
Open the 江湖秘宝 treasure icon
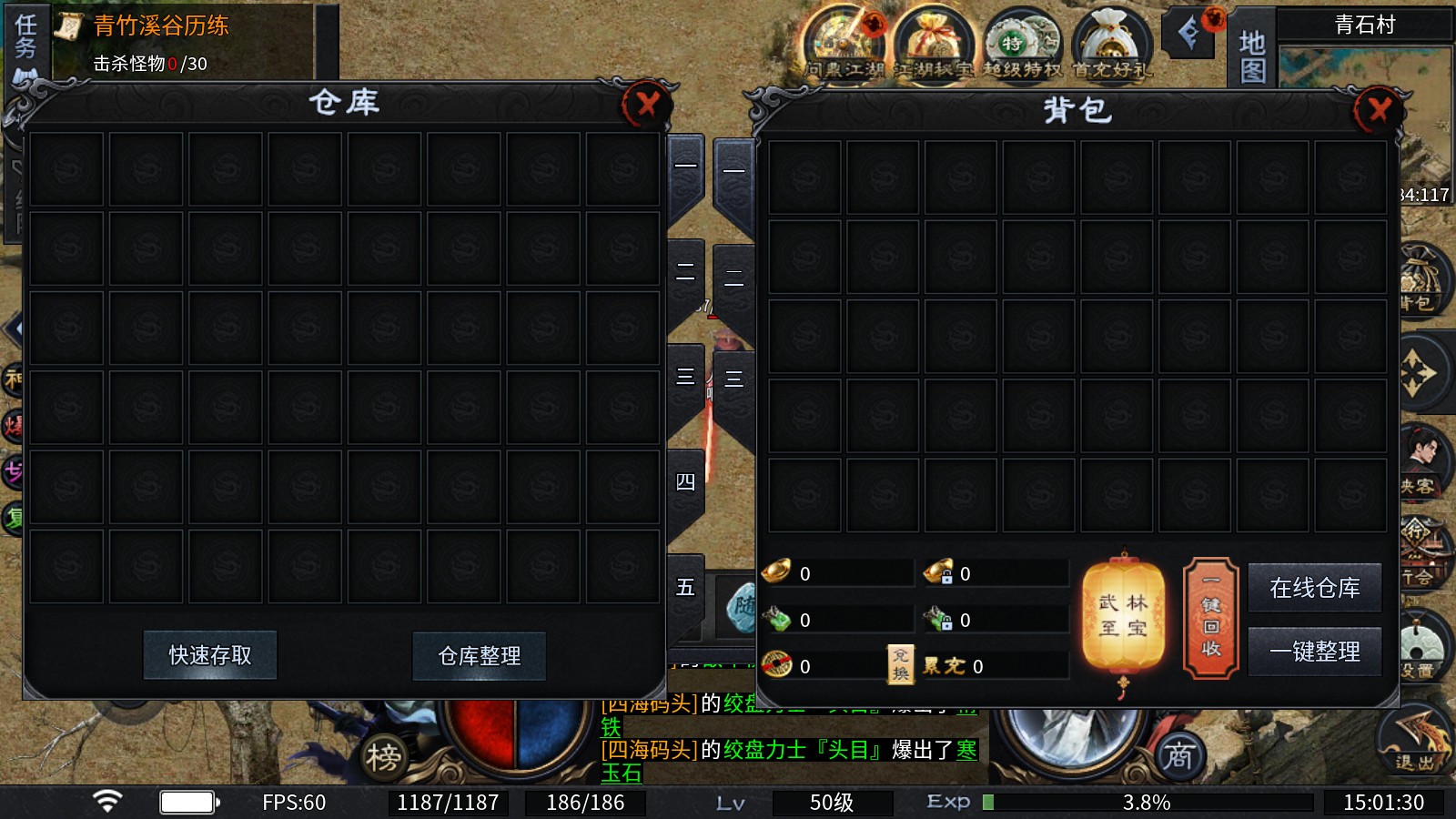pos(933,44)
